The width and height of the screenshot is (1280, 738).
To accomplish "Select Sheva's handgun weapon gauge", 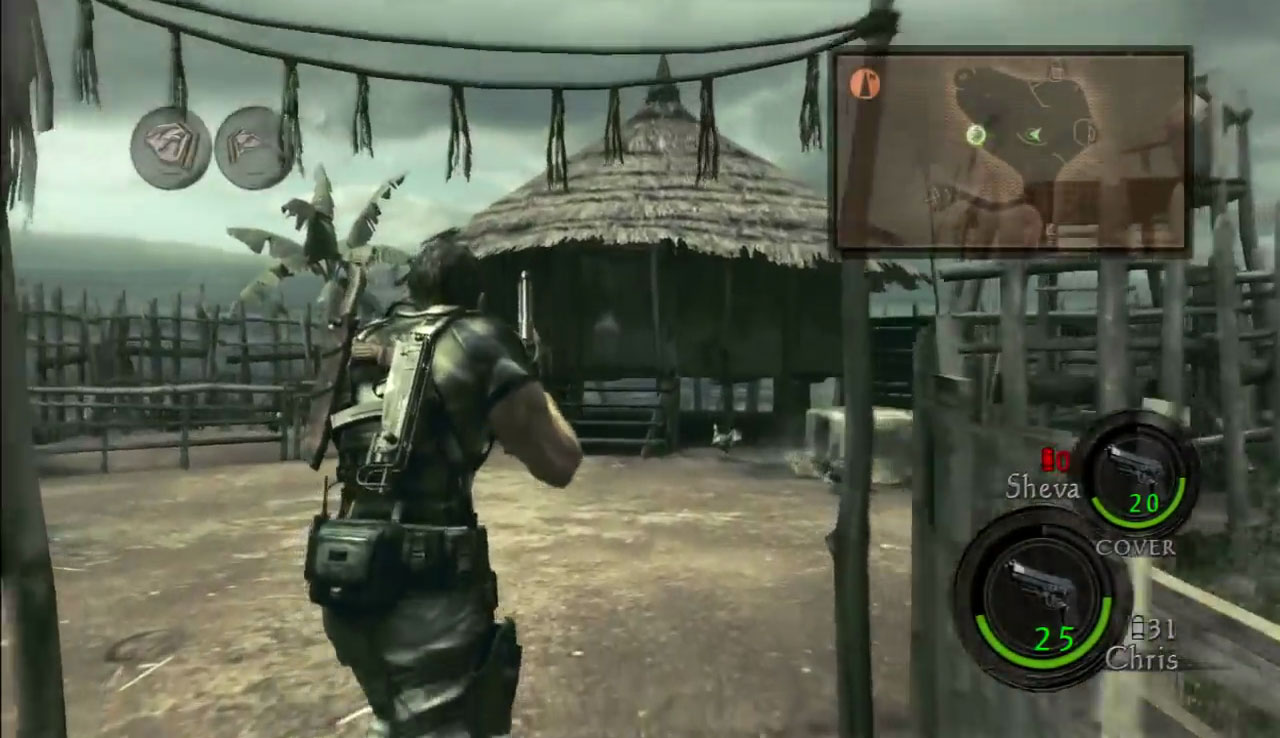I will click(1137, 475).
